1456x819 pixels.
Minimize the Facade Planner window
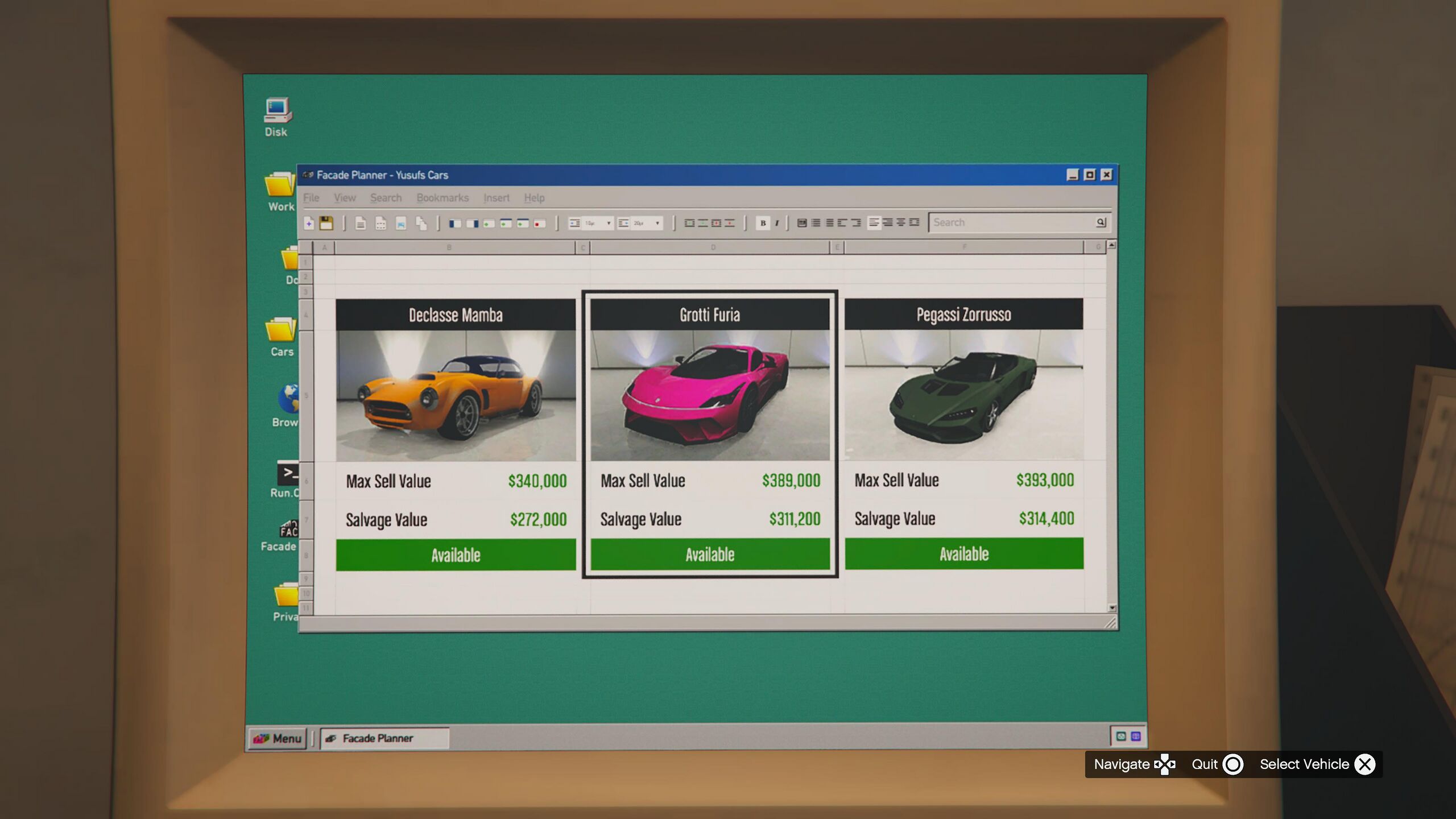(x=1072, y=175)
